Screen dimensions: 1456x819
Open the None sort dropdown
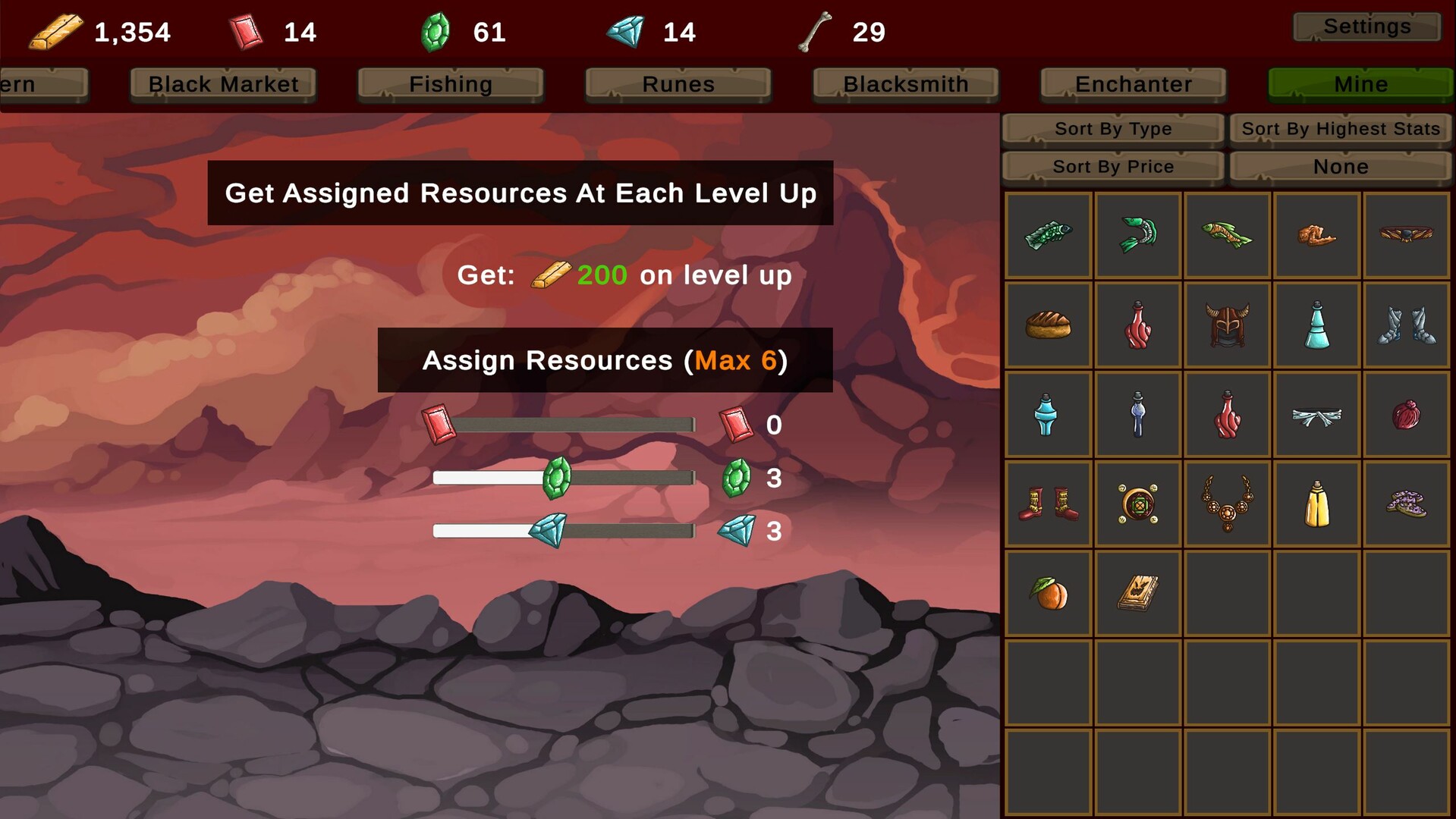click(x=1339, y=166)
